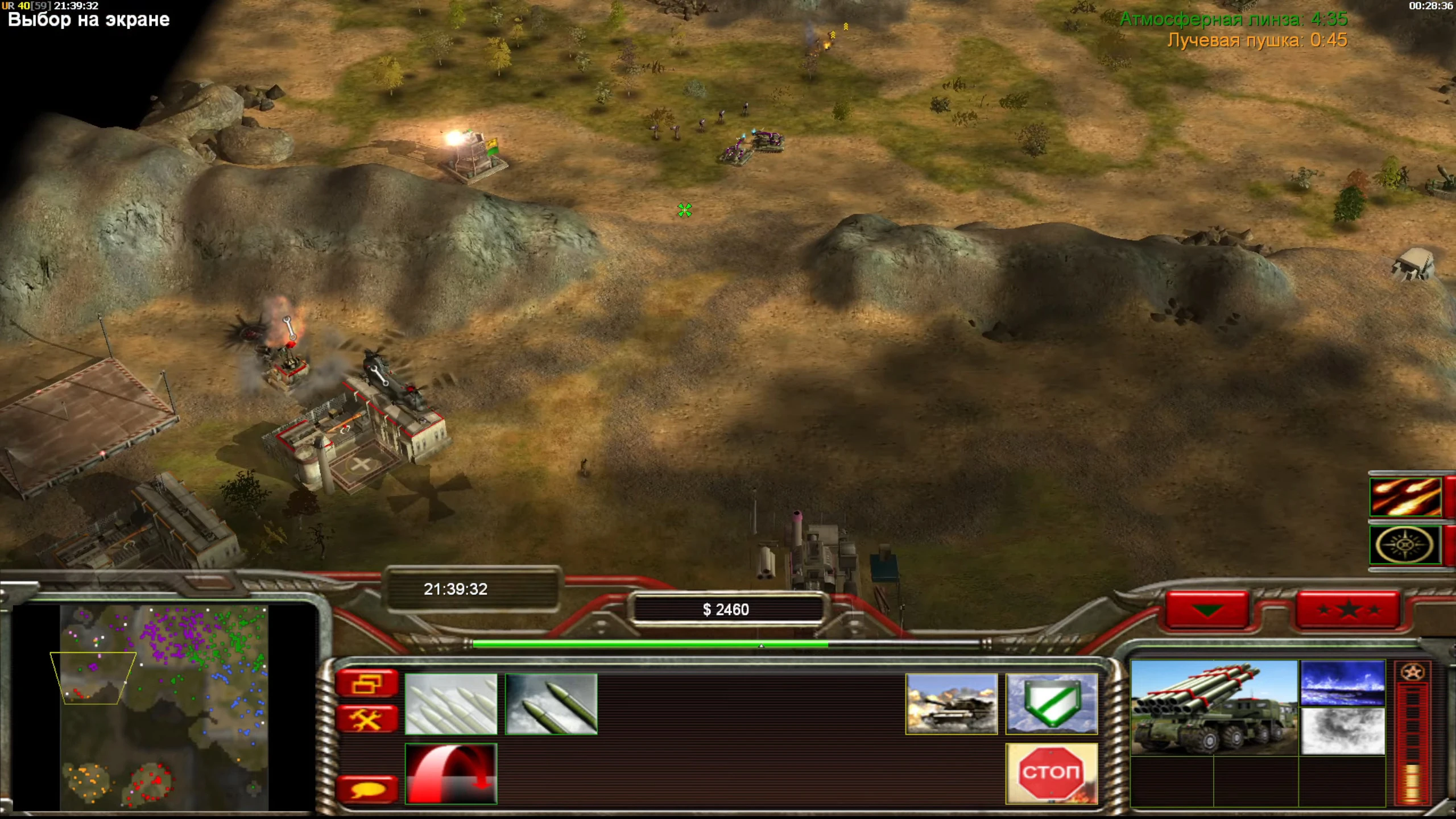The height and width of the screenshot is (819, 1456).
Task: Choose the five-rocket salvo ability
Action: point(450,704)
